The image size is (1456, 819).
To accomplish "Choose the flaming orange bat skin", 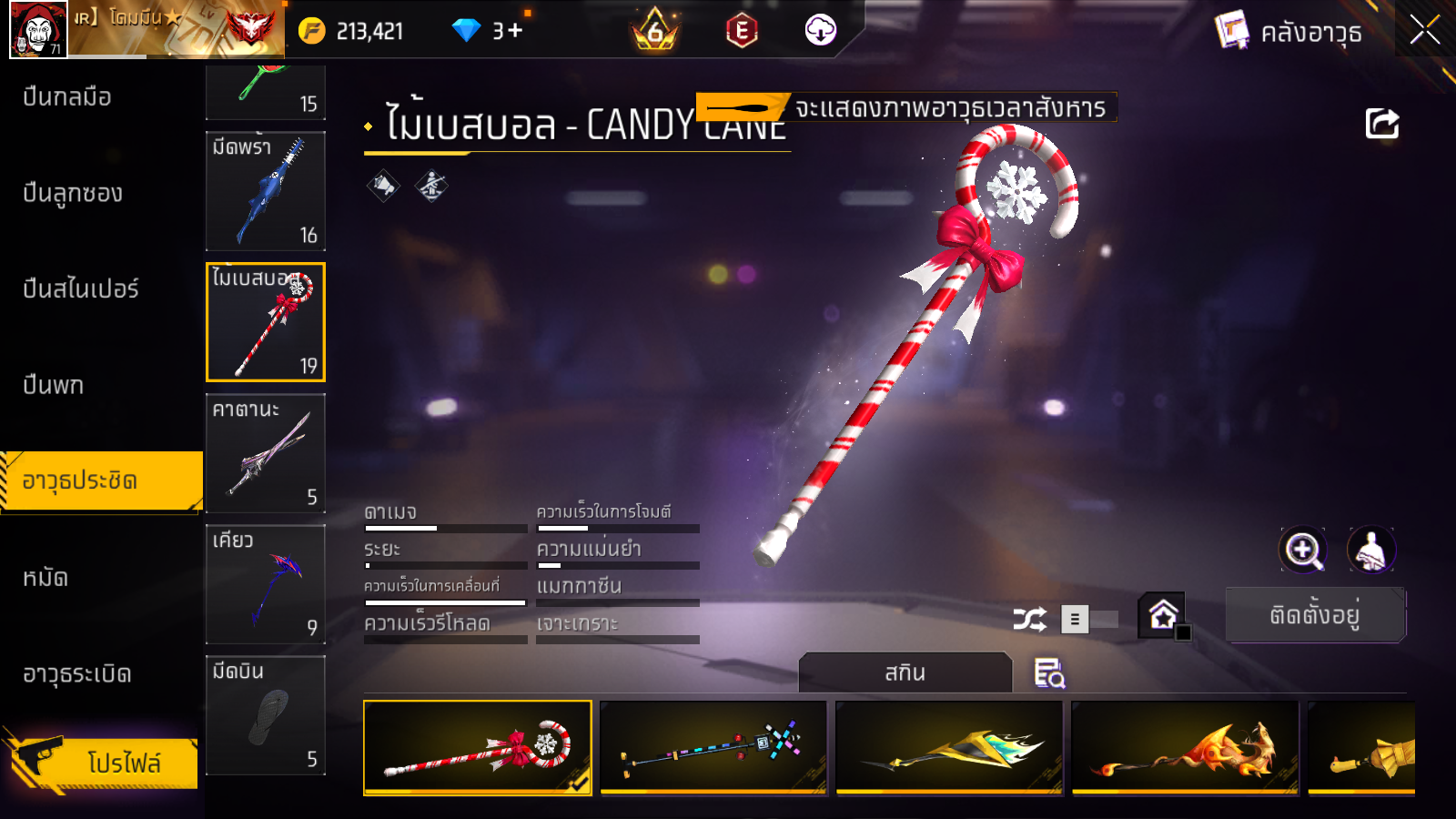I will pos(1185,748).
